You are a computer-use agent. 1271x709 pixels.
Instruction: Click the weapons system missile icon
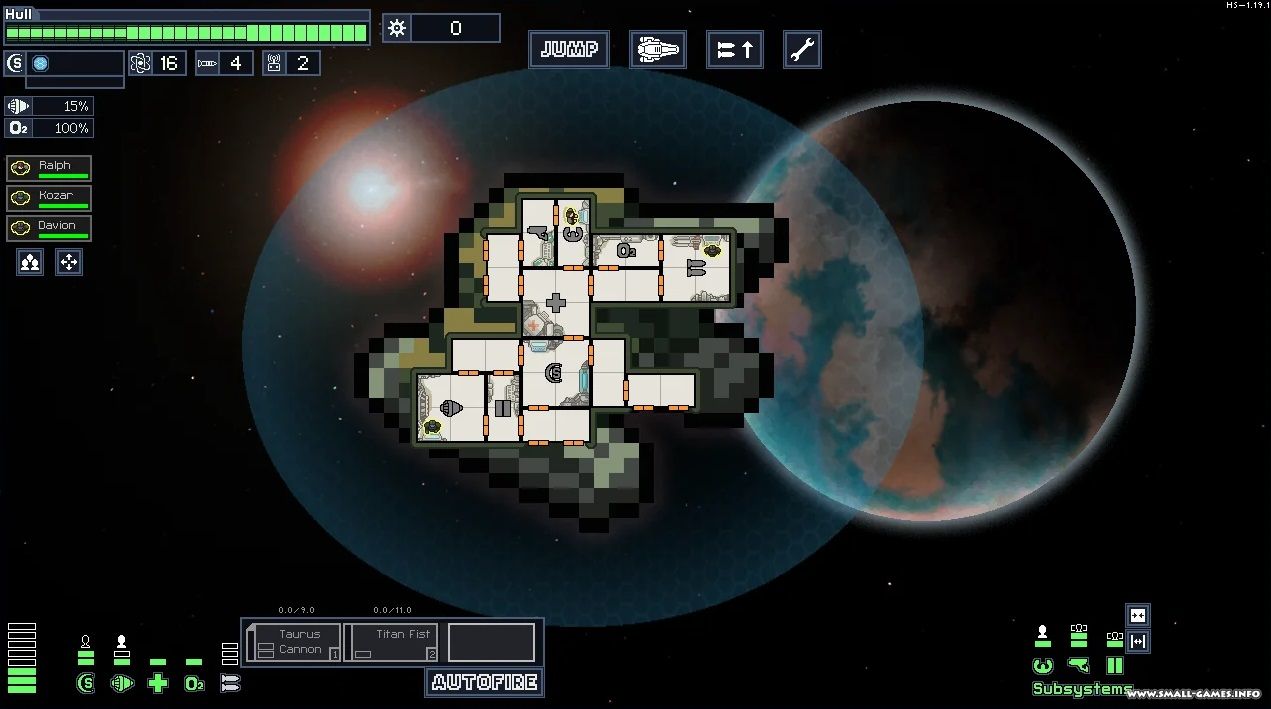click(230, 684)
